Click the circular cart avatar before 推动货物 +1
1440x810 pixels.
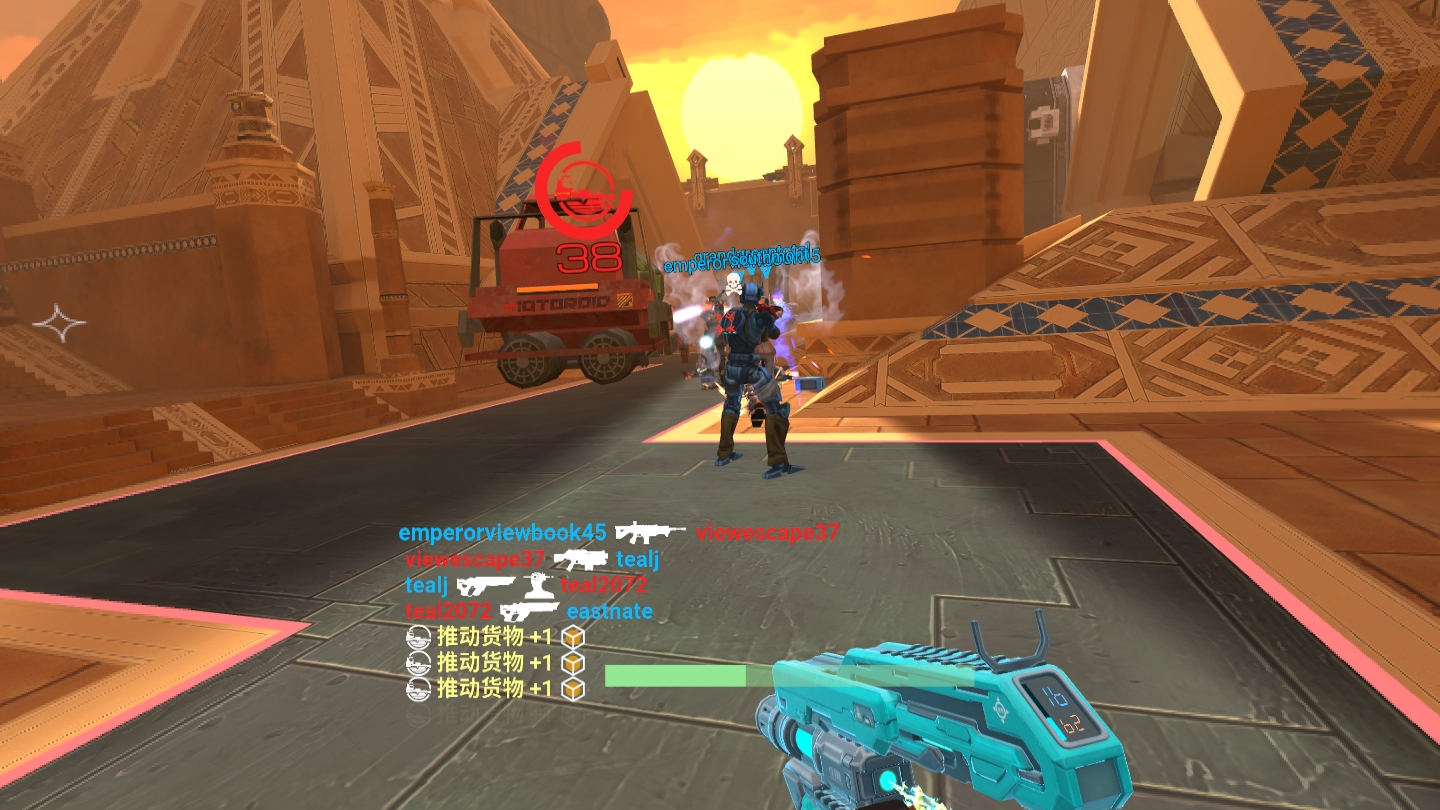(x=419, y=637)
